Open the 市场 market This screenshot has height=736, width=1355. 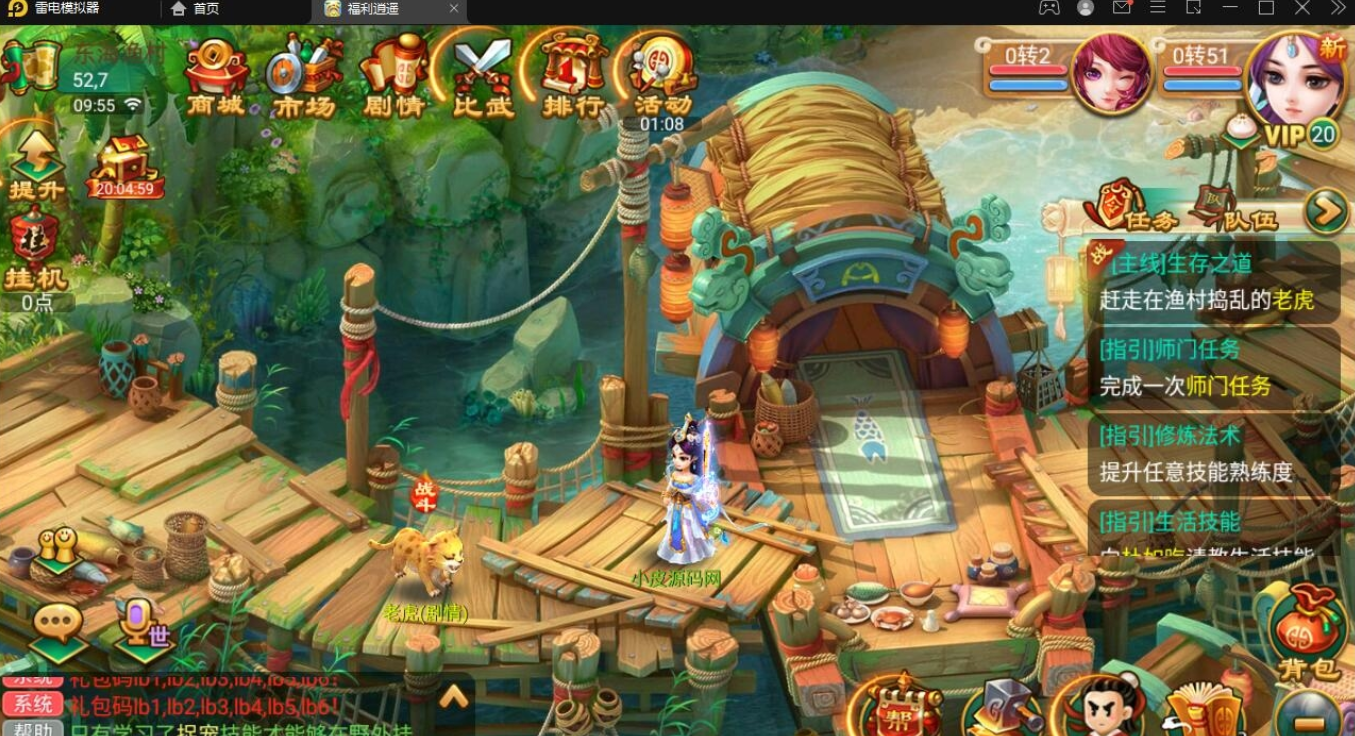pyautogui.click(x=304, y=76)
